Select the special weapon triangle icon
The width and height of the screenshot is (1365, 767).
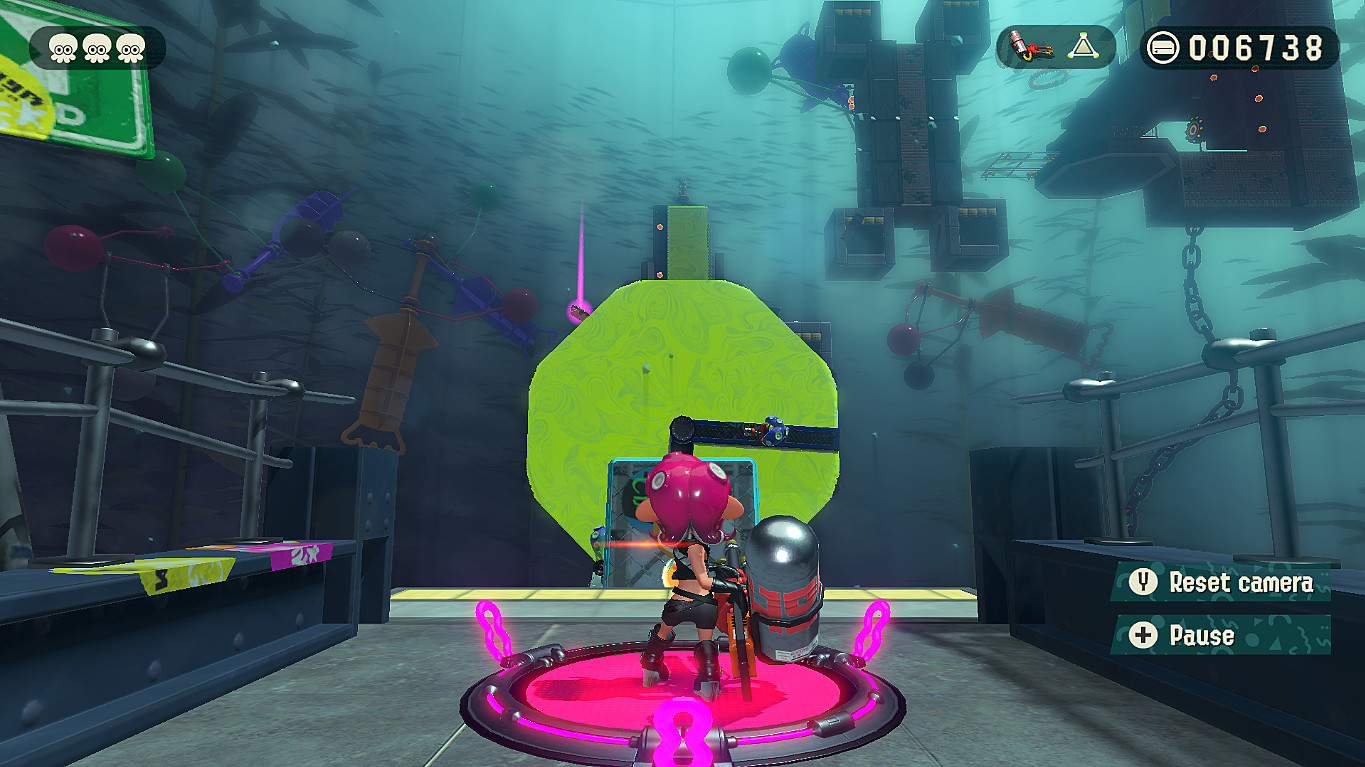[x=1085, y=45]
